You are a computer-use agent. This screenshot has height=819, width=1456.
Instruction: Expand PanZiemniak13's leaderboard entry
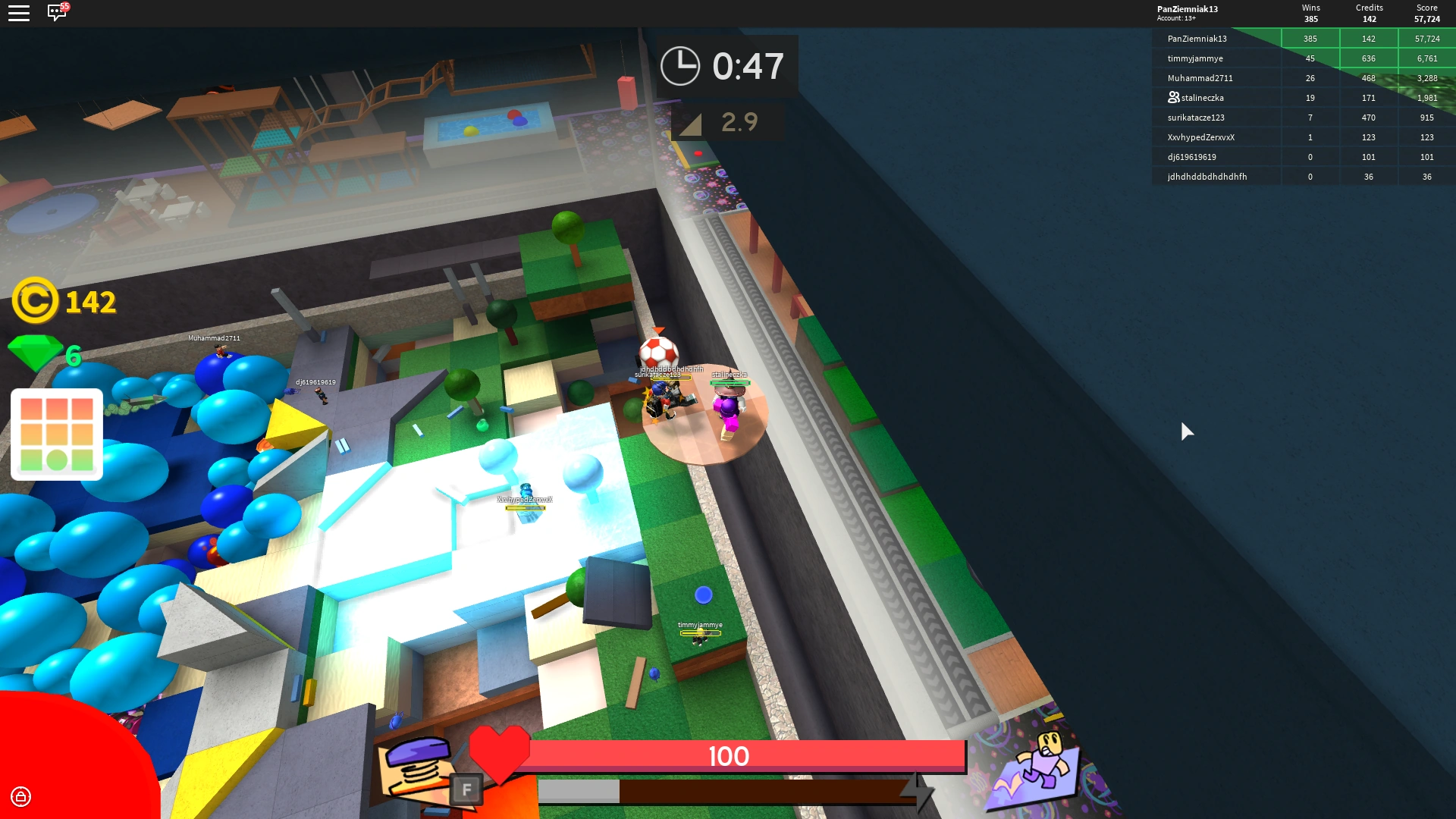(1198, 38)
